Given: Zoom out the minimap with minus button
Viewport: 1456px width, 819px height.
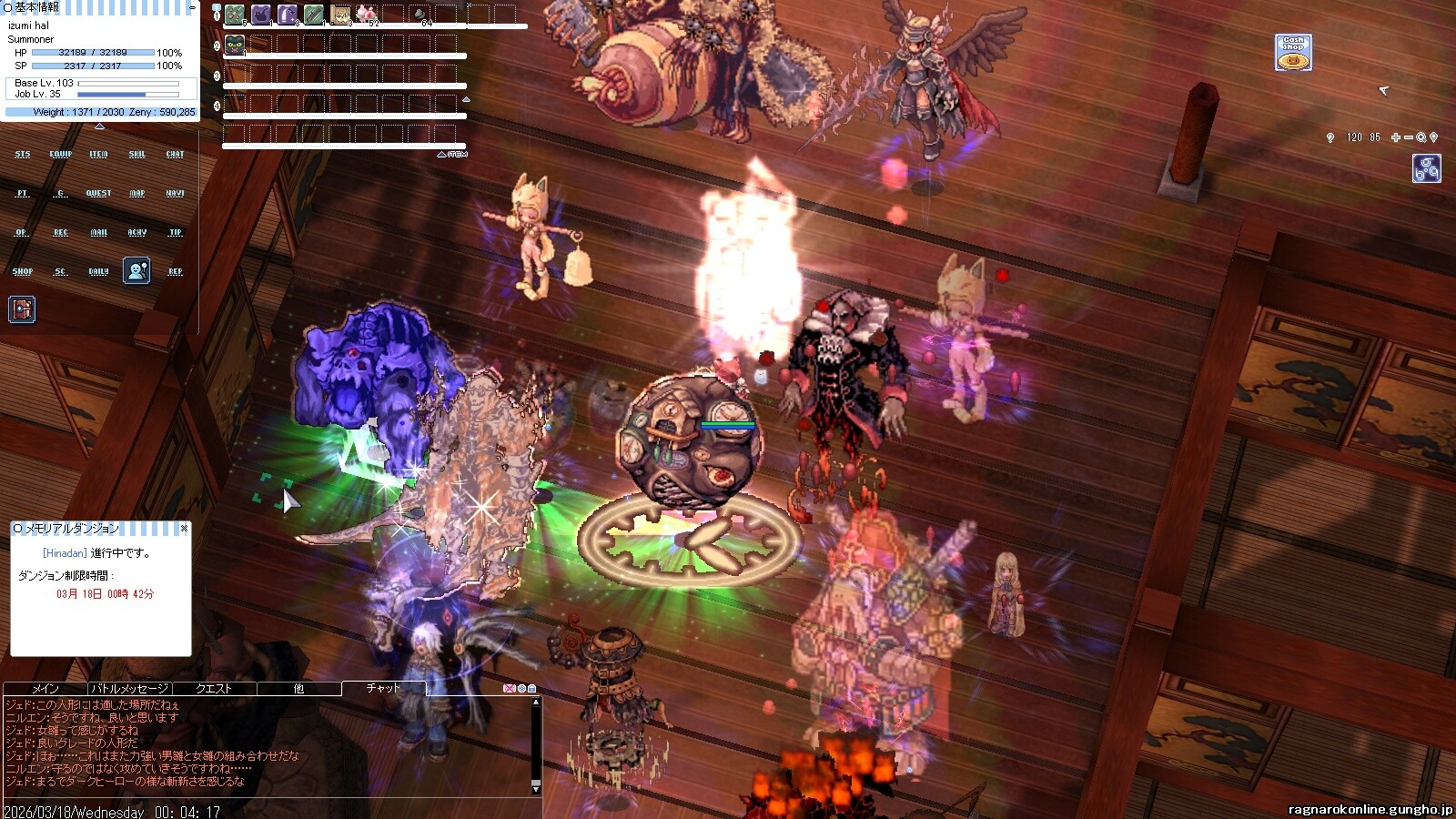Looking at the screenshot, I should tap(1409, 137).
